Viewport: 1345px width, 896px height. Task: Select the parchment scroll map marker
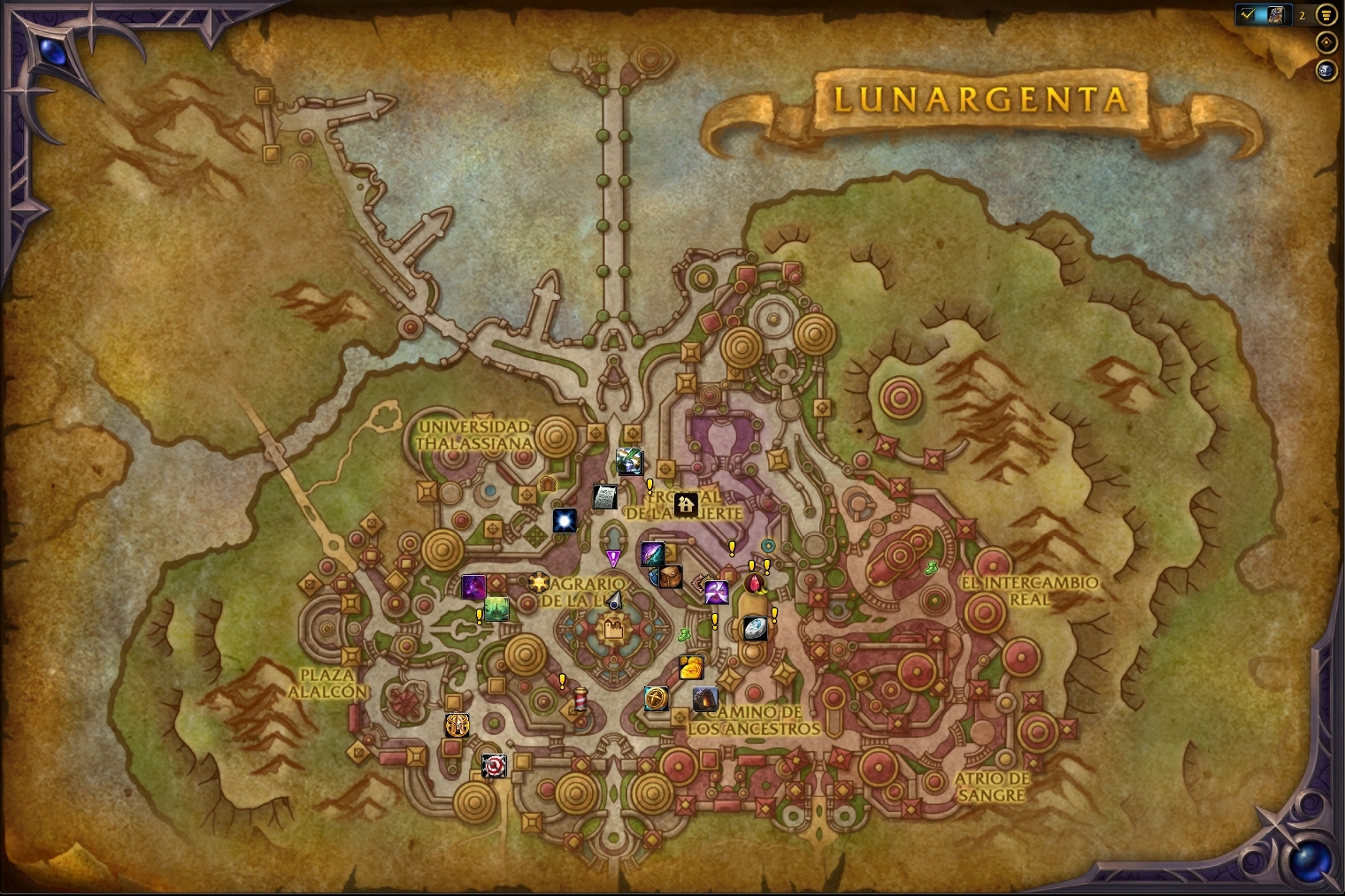[604, 497]
